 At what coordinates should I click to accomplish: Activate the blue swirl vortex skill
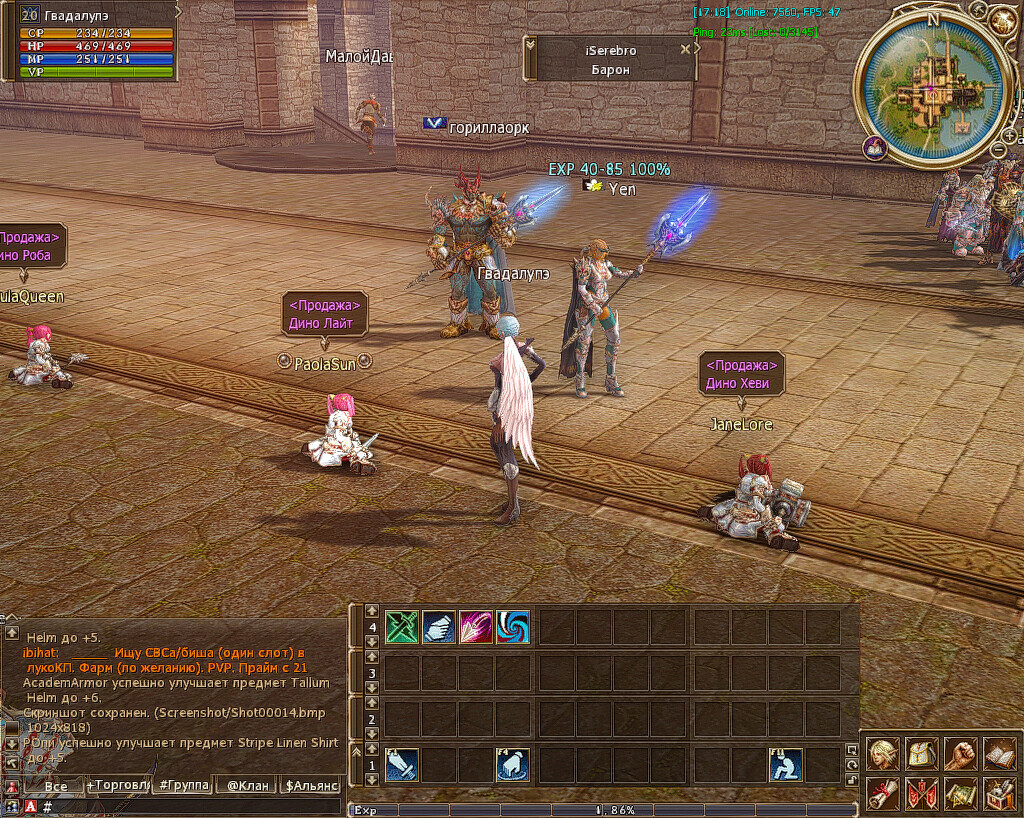[x=513, y=627]
